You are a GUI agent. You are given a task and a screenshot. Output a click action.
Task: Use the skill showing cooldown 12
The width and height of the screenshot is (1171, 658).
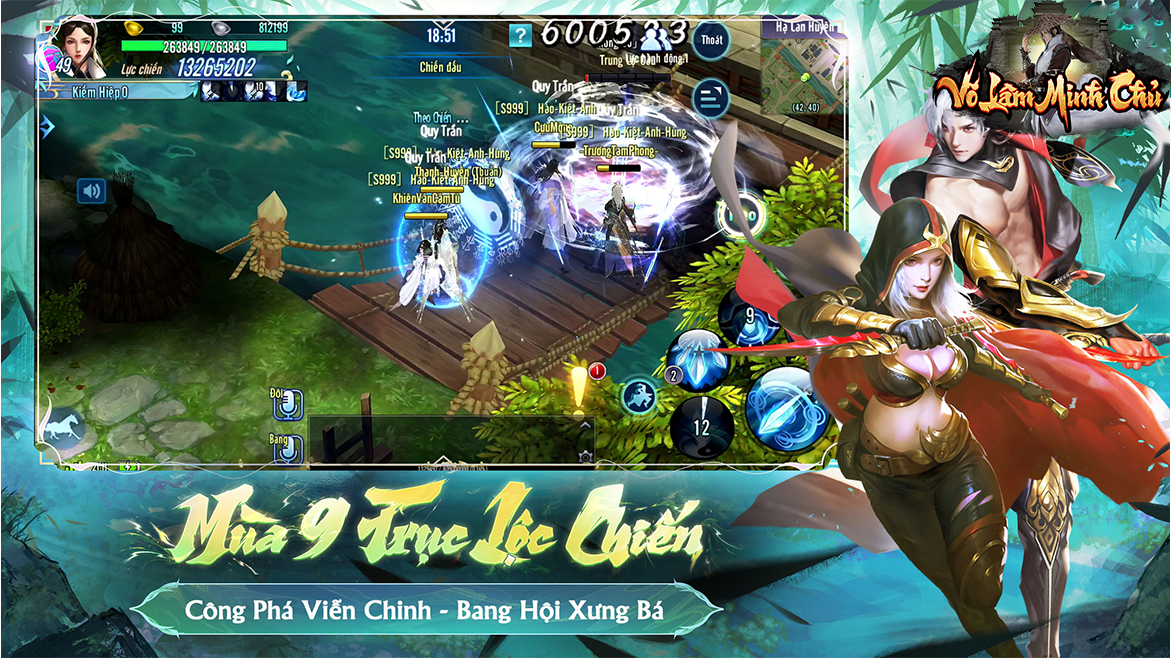pos(701,427)
